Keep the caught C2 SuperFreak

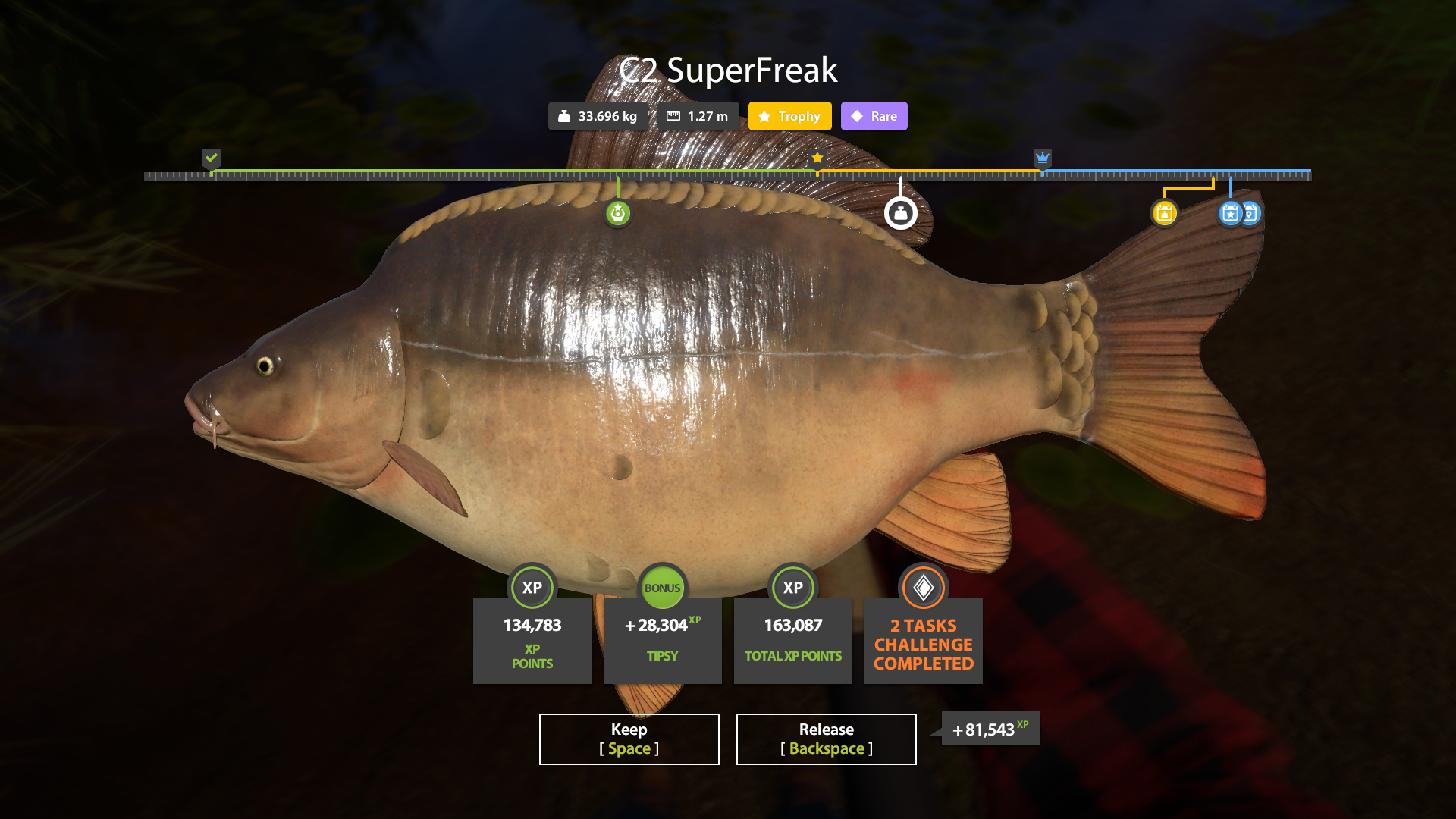tap(629, 739)
